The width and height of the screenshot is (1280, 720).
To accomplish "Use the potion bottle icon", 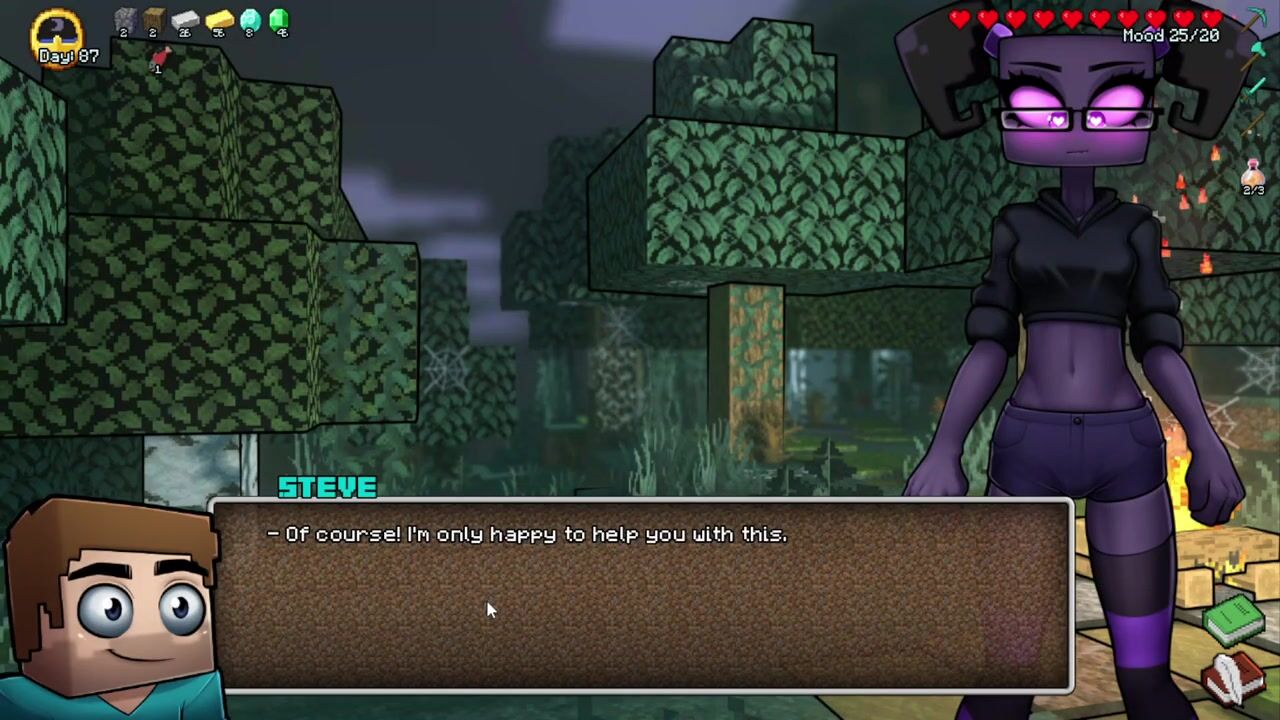I will (1252, 176).
